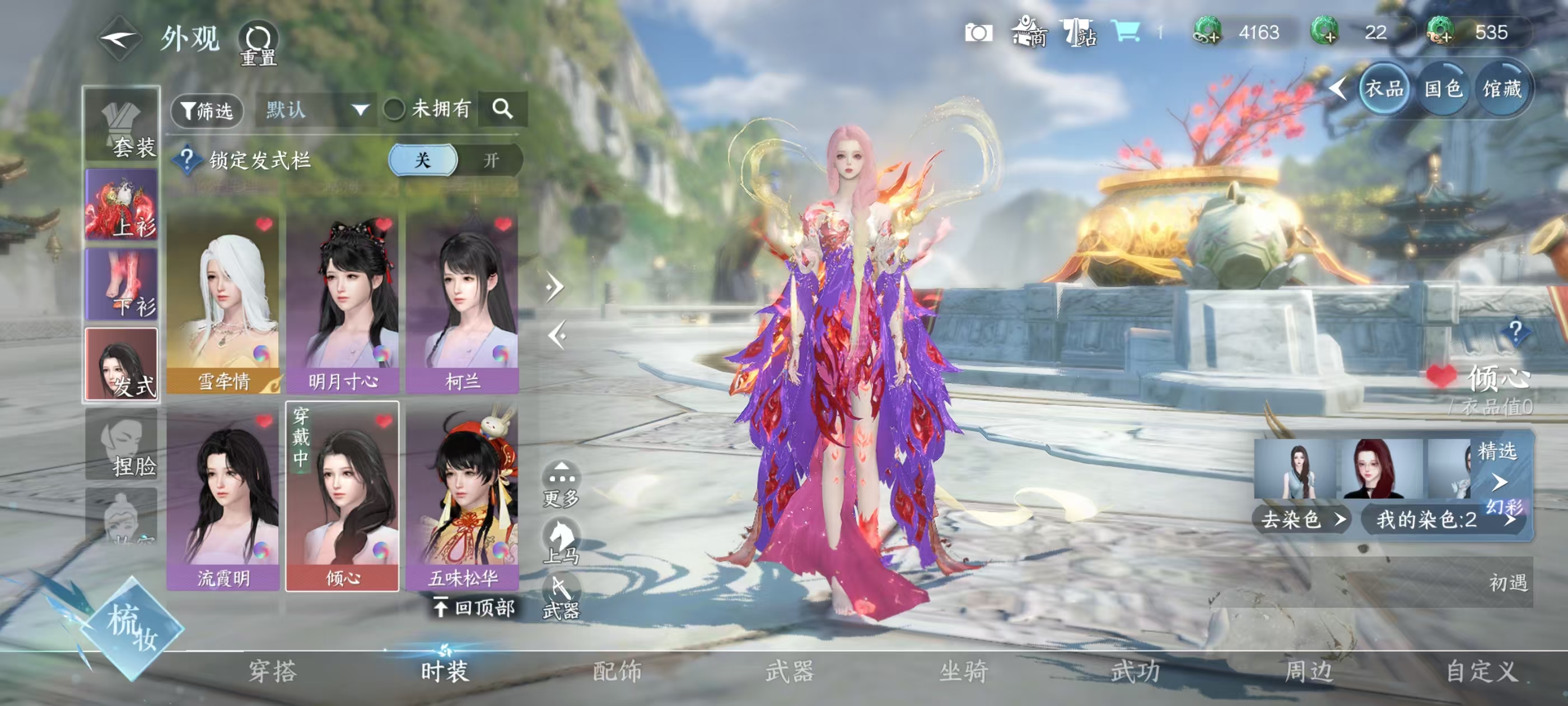1568x706 pixels.
Task: Select the 雪牵情 white hairstyle
Action: click(x=223, y=303)
